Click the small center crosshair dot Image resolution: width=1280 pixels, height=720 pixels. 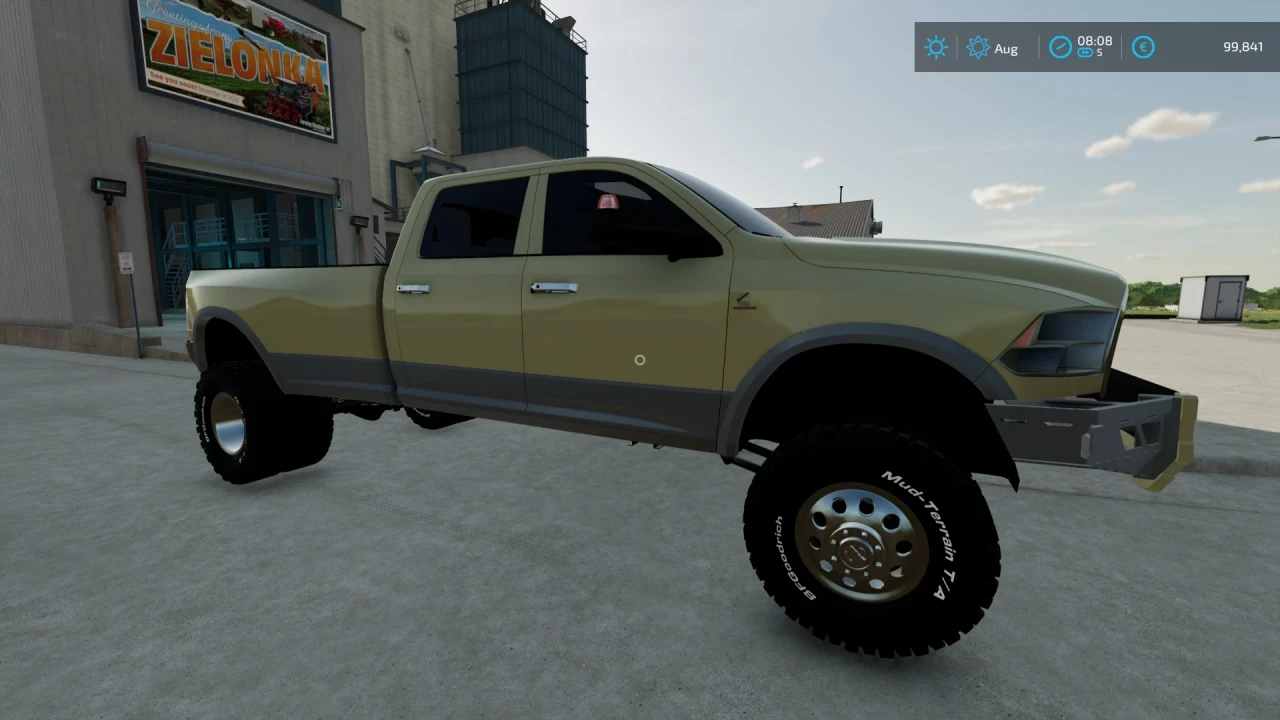640,360
